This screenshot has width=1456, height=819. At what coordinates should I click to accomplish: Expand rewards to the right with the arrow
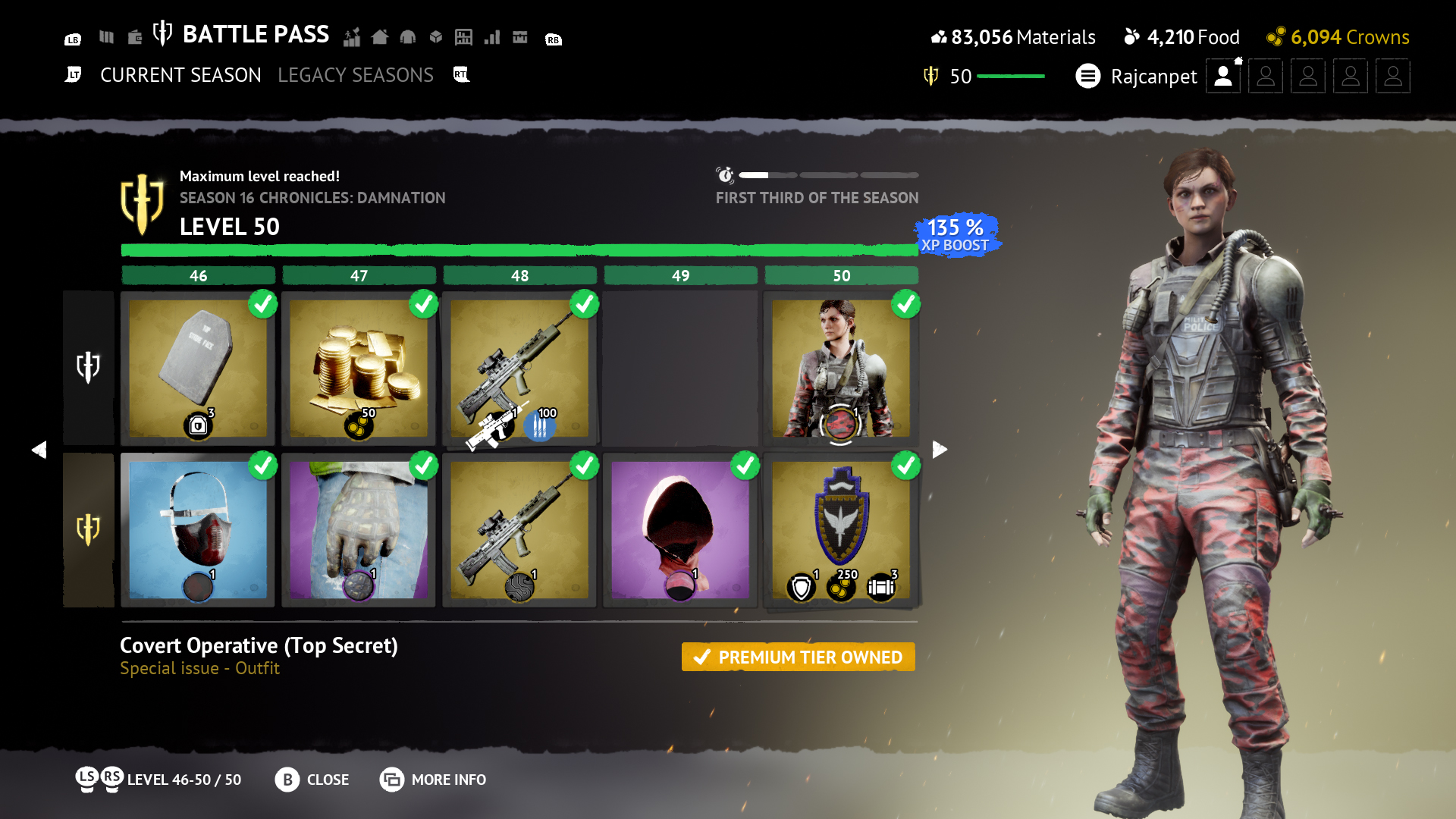[939, 449]
